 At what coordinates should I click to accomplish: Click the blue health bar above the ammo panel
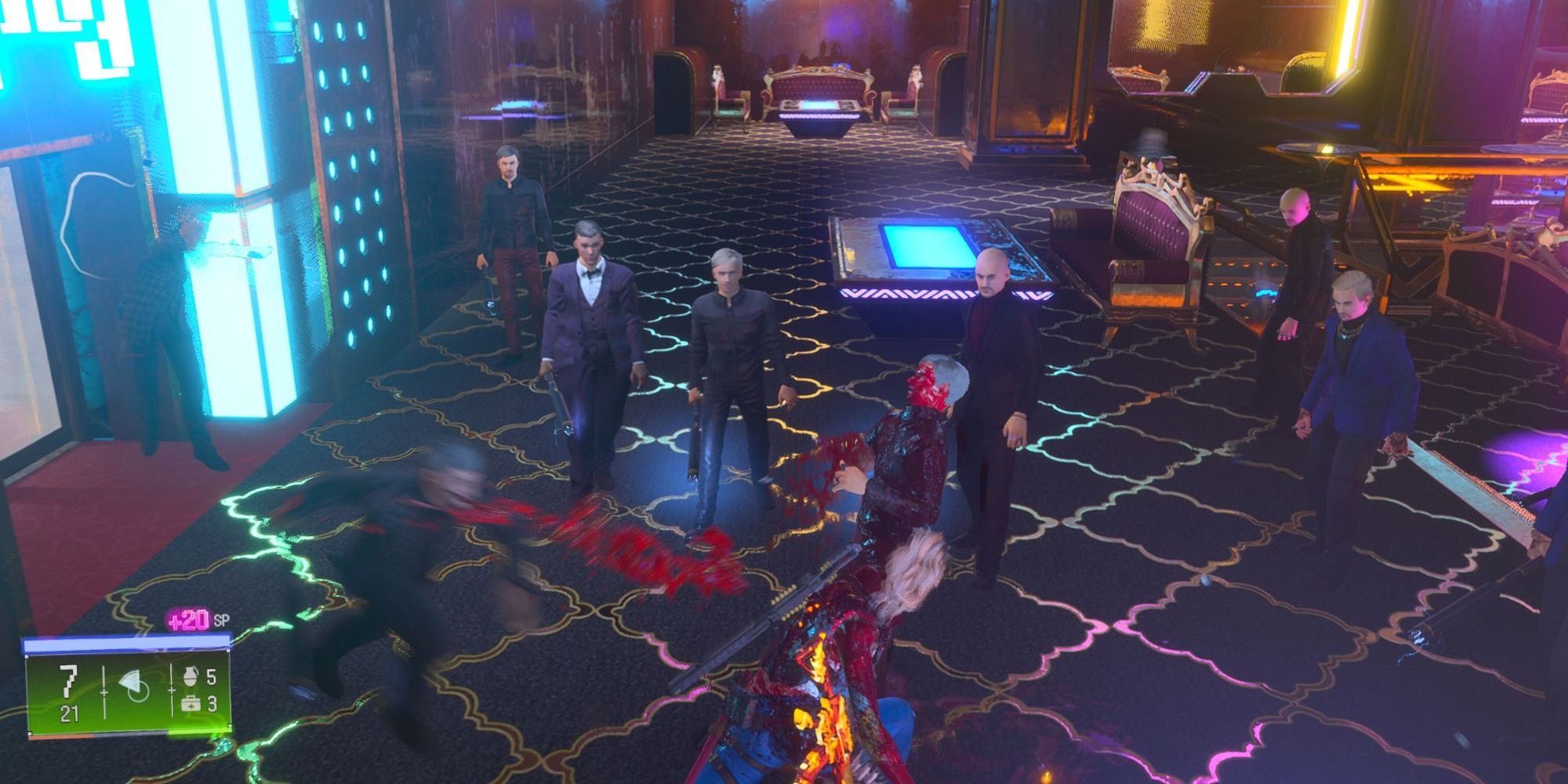[x=125, y=643]
